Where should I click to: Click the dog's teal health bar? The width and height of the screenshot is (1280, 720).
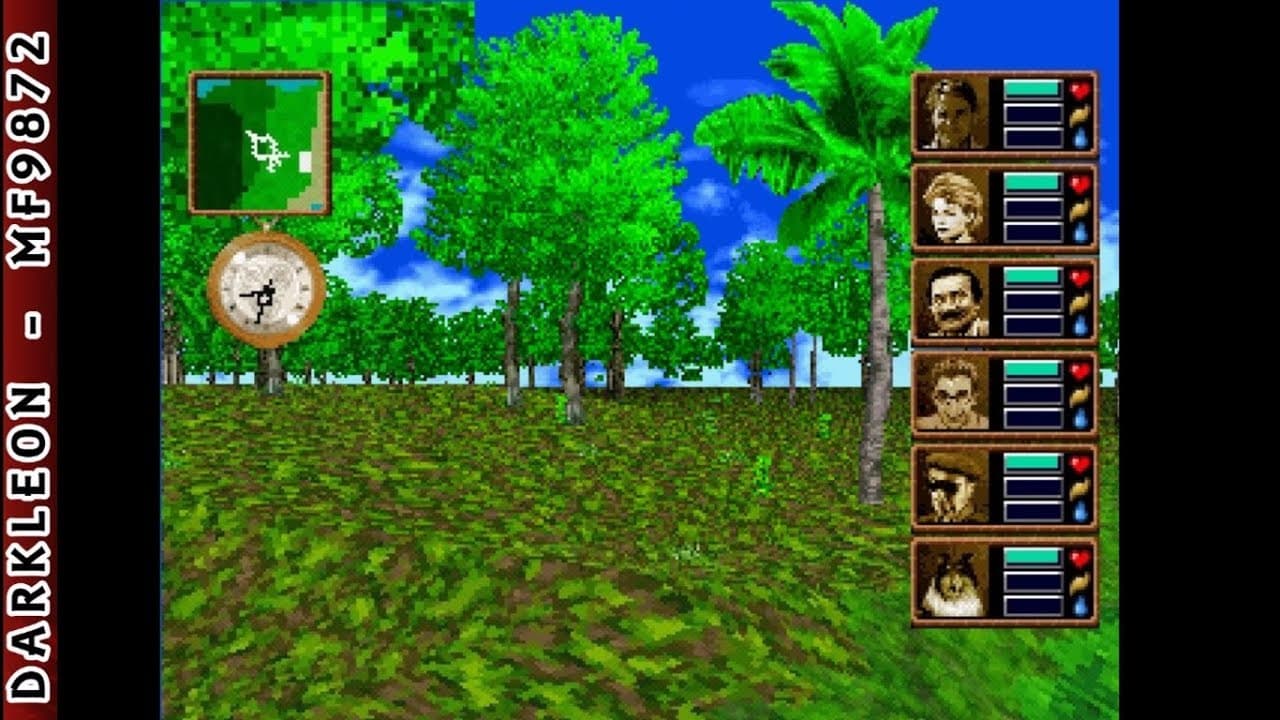click(x=1032, y=557)
